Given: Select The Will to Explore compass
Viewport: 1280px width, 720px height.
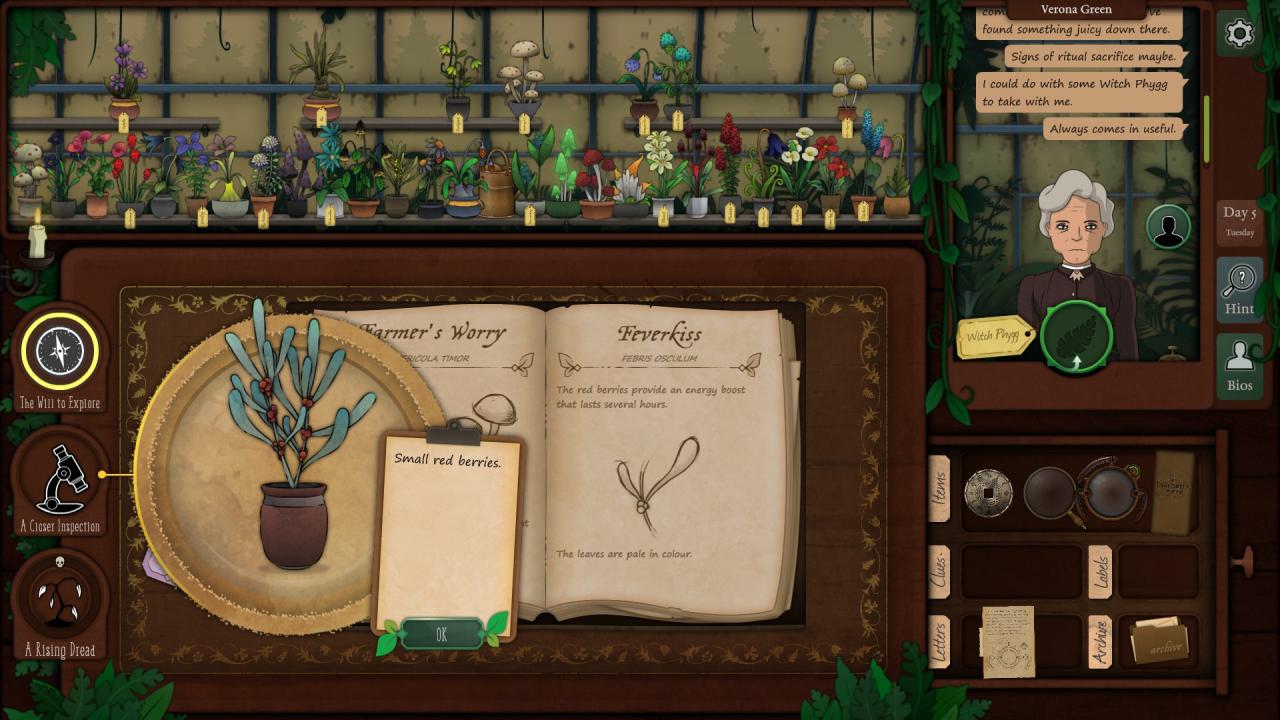Looking at the screenshot, I should tap(60, 351).
